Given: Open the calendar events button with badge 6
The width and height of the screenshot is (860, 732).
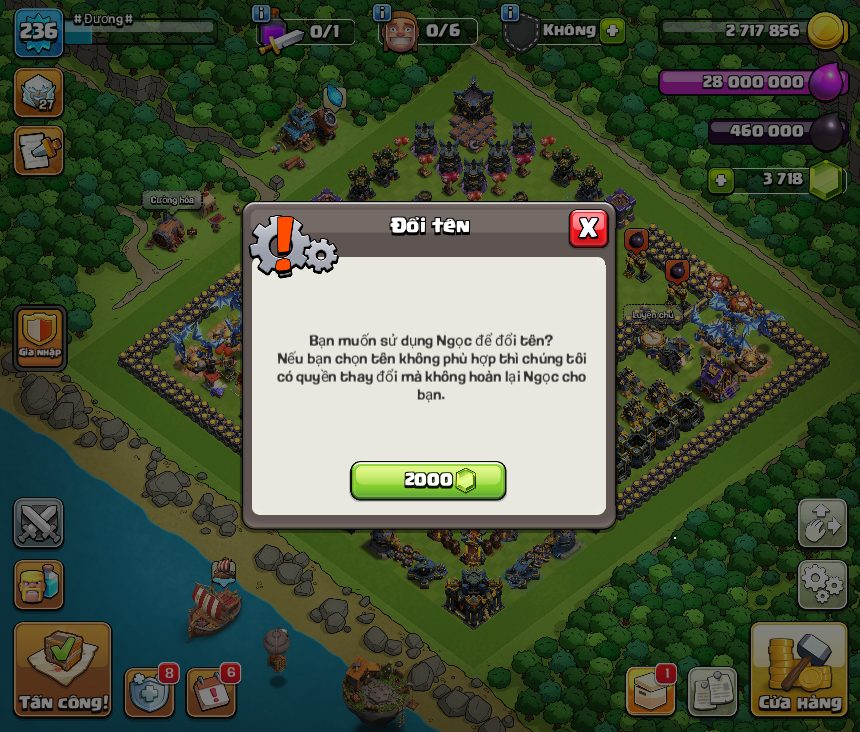Looking at the screenshot, I should [211, 692].
